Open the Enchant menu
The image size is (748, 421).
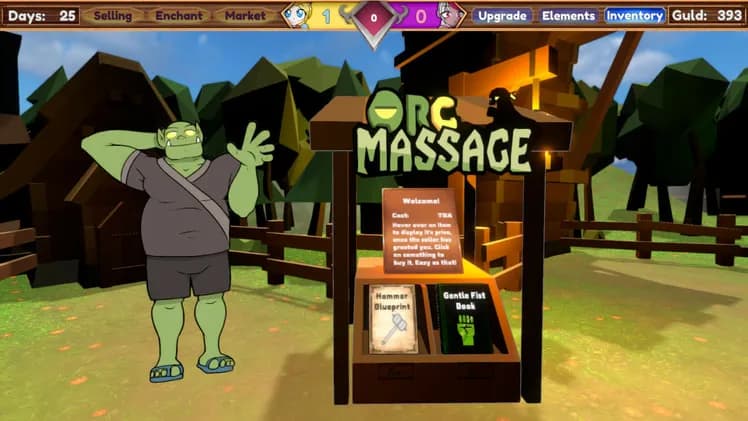click(179, 16)
